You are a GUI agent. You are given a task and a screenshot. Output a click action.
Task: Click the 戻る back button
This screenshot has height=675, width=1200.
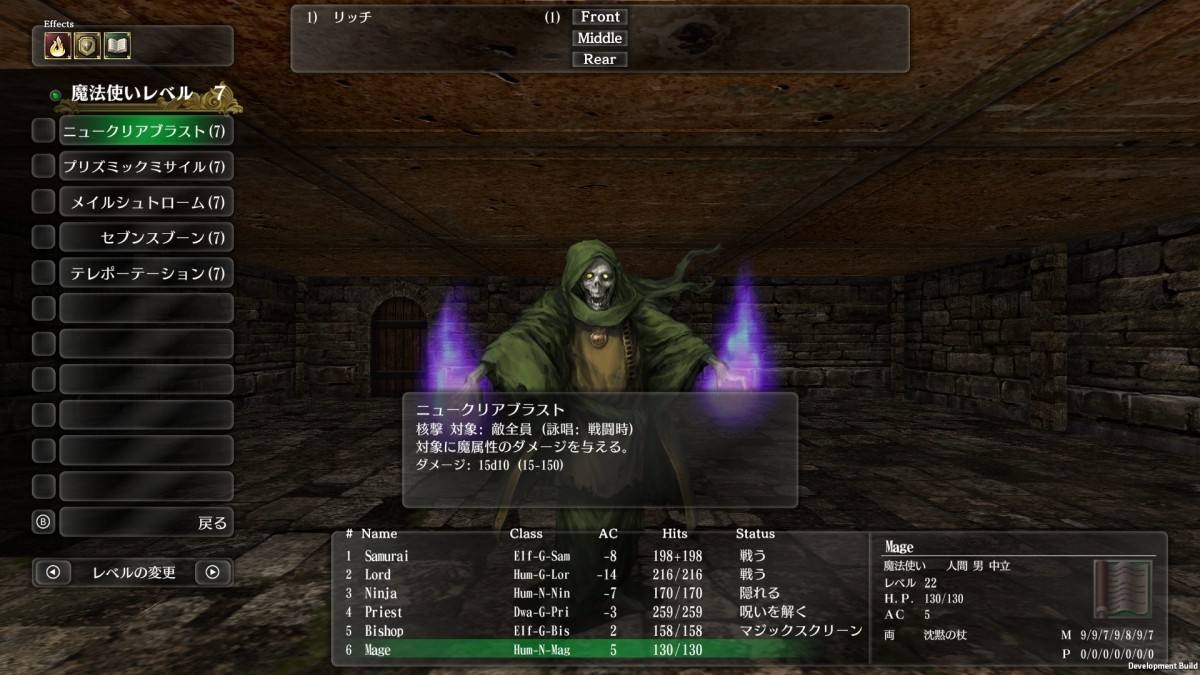pyautogui.click(x=146, y=522)
